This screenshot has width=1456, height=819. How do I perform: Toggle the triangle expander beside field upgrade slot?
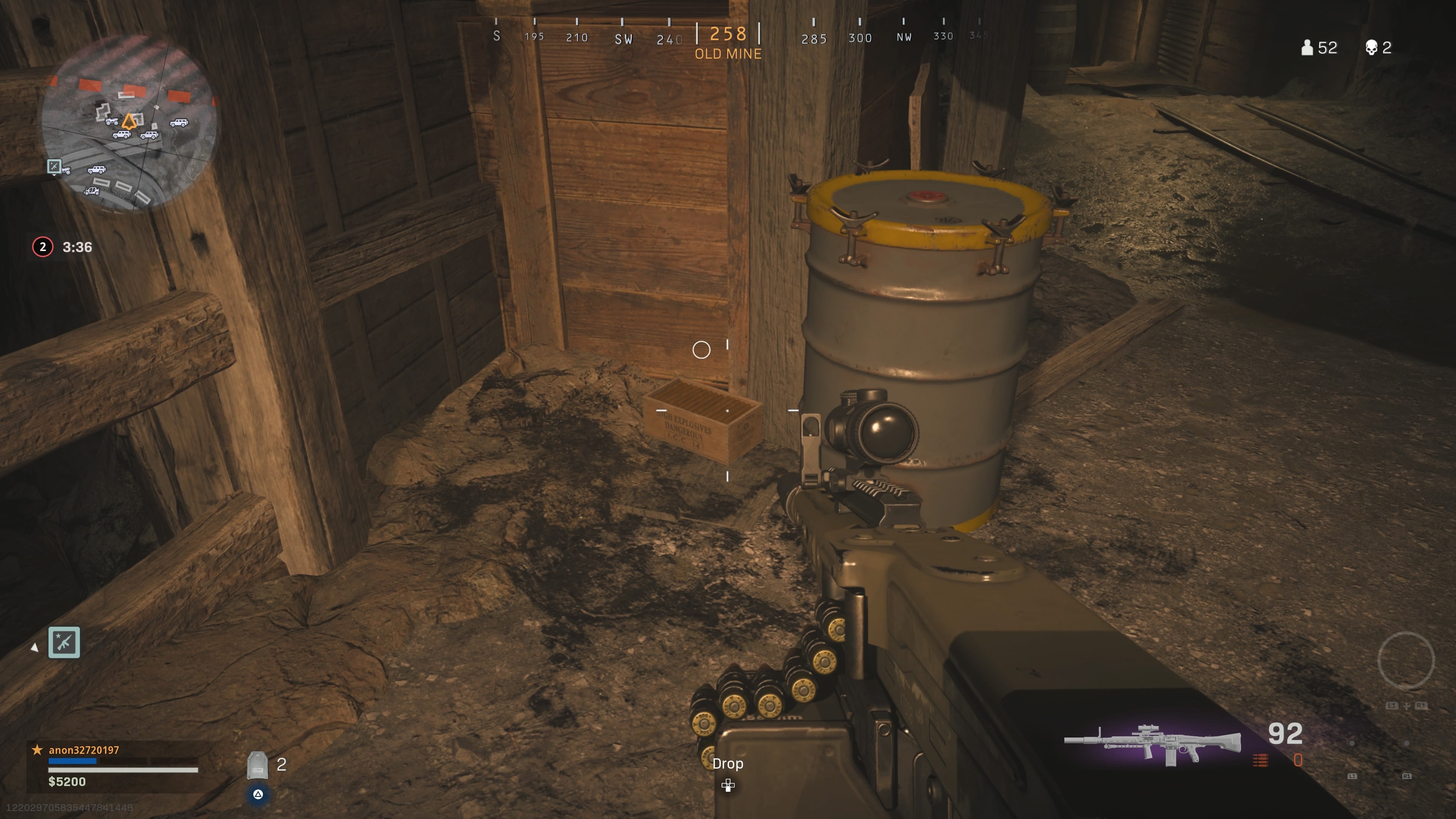[35, 648]
